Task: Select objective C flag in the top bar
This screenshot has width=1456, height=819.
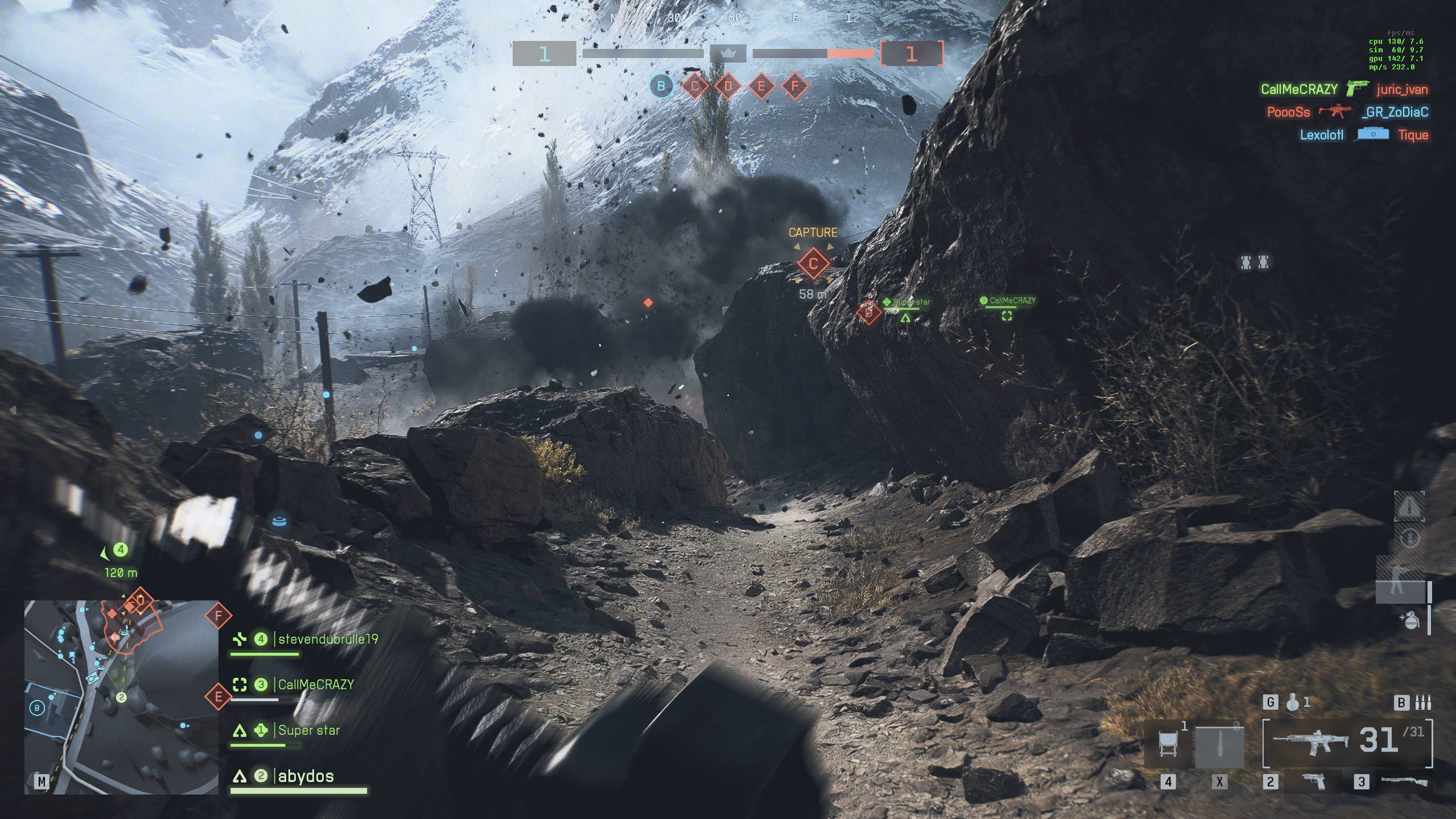Action: coord(695,87)
